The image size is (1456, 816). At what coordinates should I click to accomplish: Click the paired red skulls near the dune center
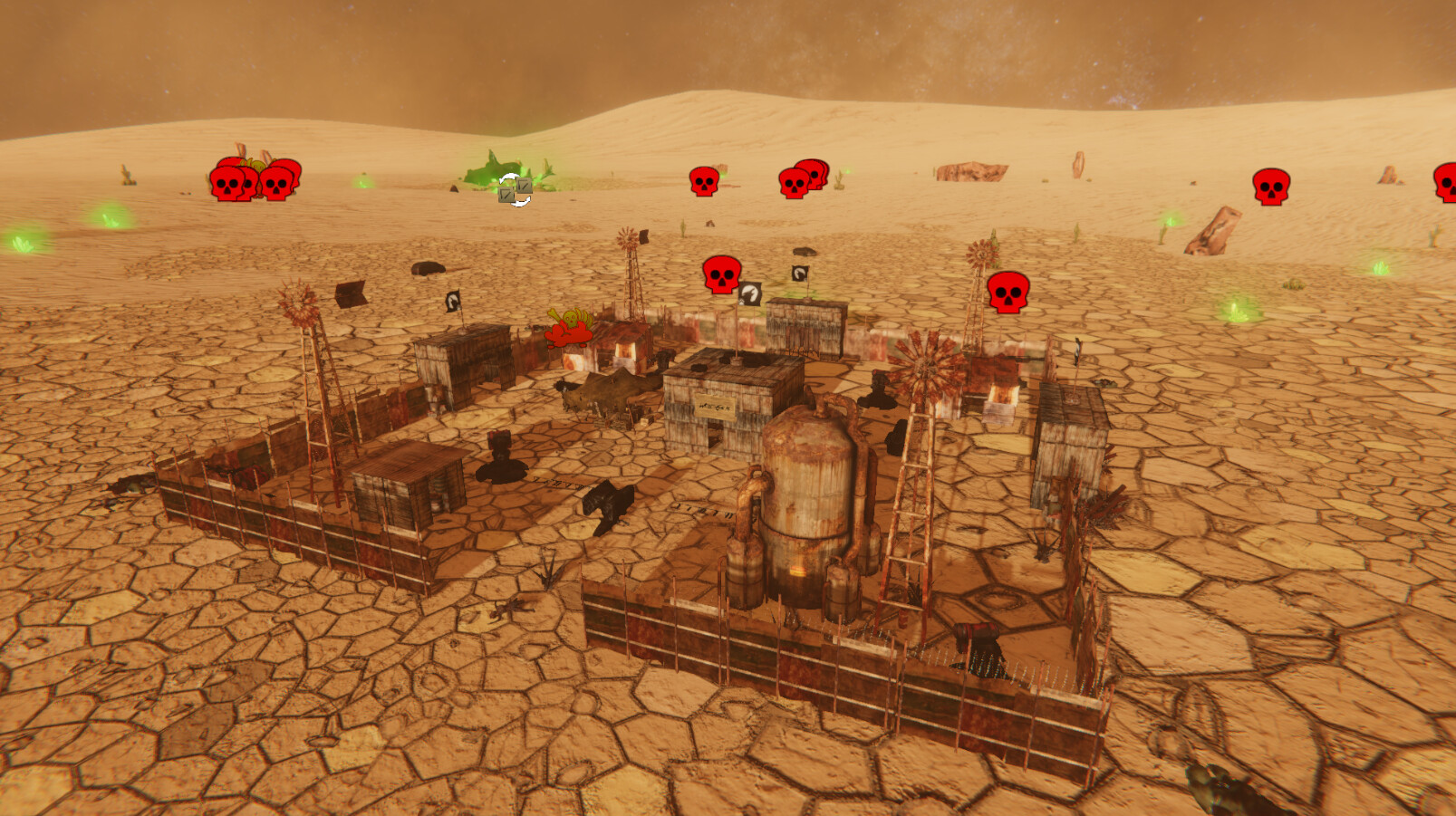(802, 181)
